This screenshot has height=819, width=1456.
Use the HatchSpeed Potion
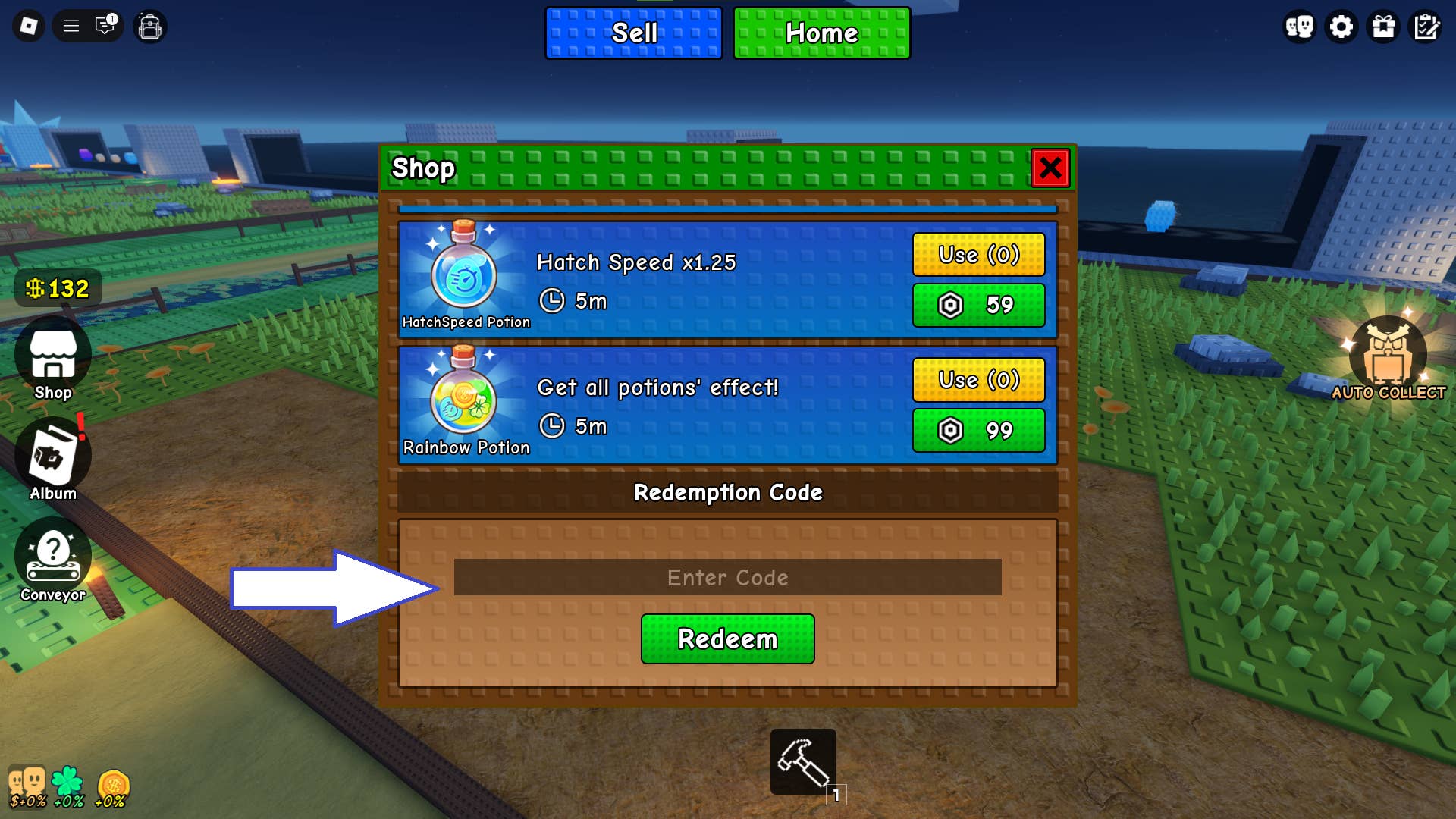[x=978, y=255]
